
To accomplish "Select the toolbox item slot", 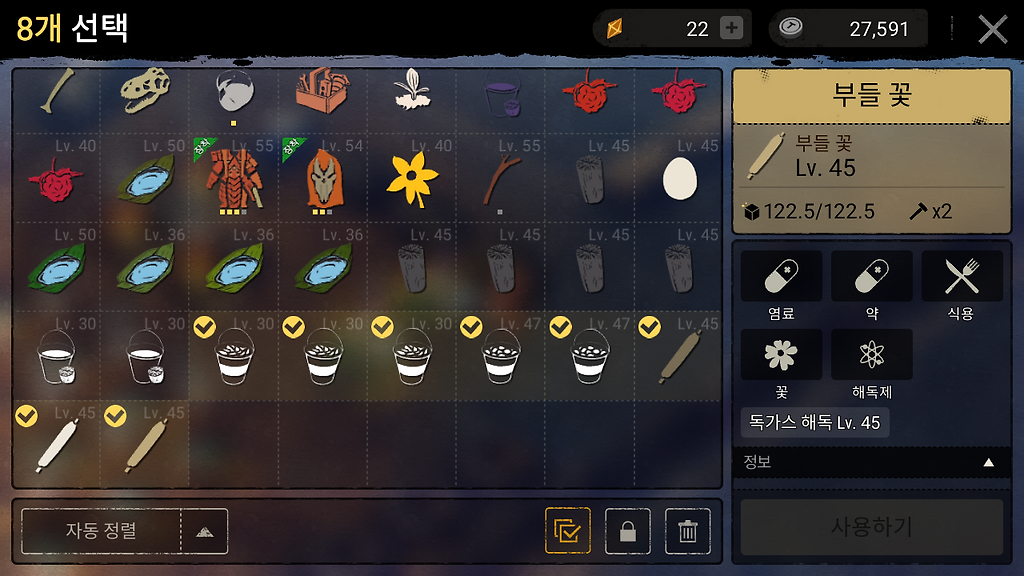I will [324, 94].
